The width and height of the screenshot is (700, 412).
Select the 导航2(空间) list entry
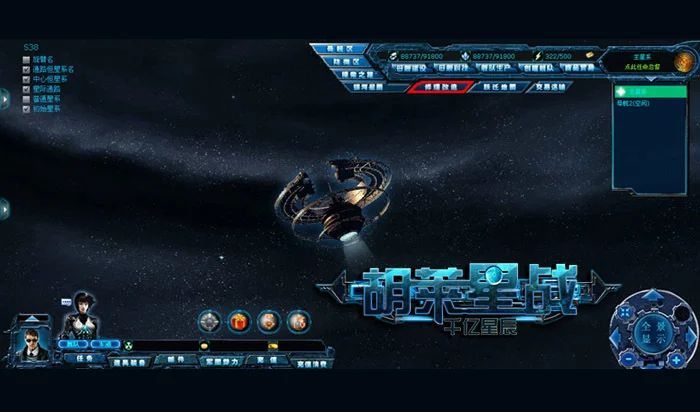pyautogui.click(x=634, y=103)
